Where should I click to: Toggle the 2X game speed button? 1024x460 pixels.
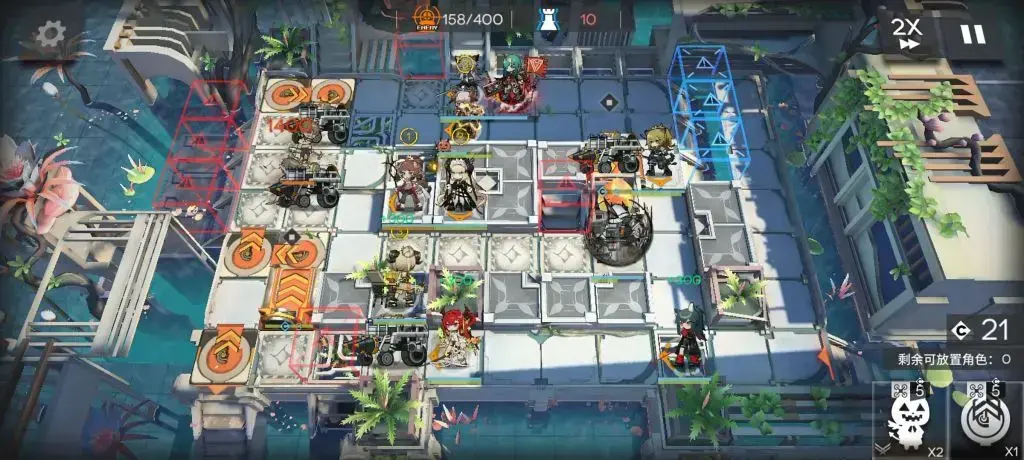click(x=909, y=35)
